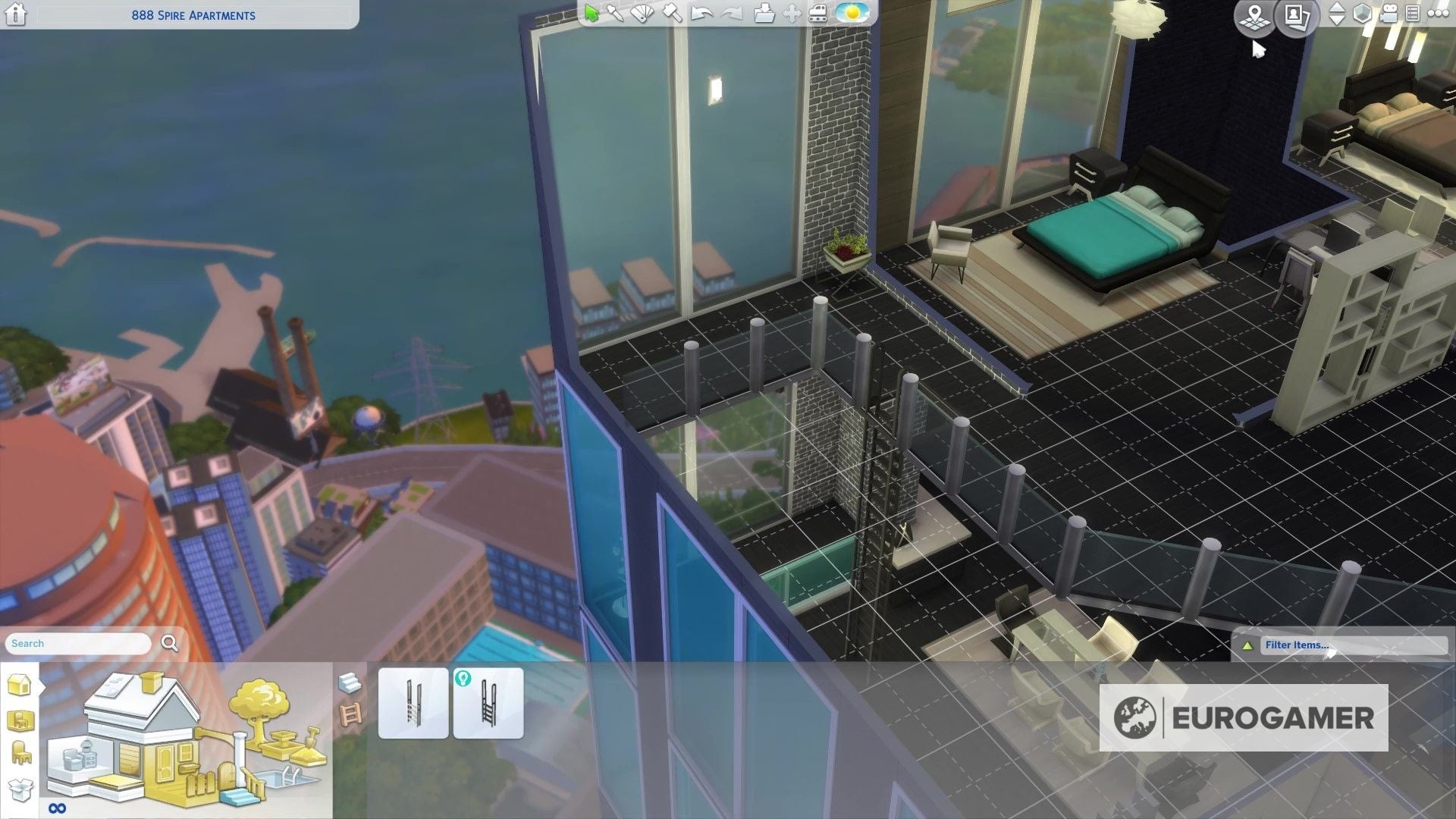
Task: Select the eyedropper tool in the build toolbar
Action: [616, 13]
